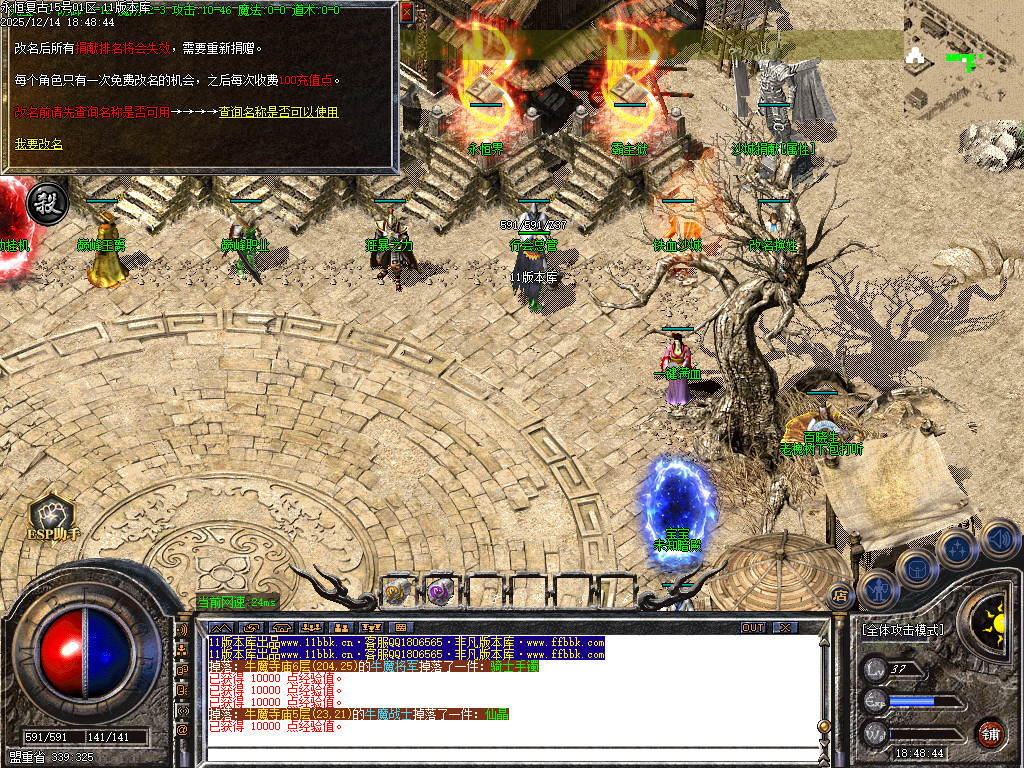Open the skills sparkle round button

[x=957, y=548]
